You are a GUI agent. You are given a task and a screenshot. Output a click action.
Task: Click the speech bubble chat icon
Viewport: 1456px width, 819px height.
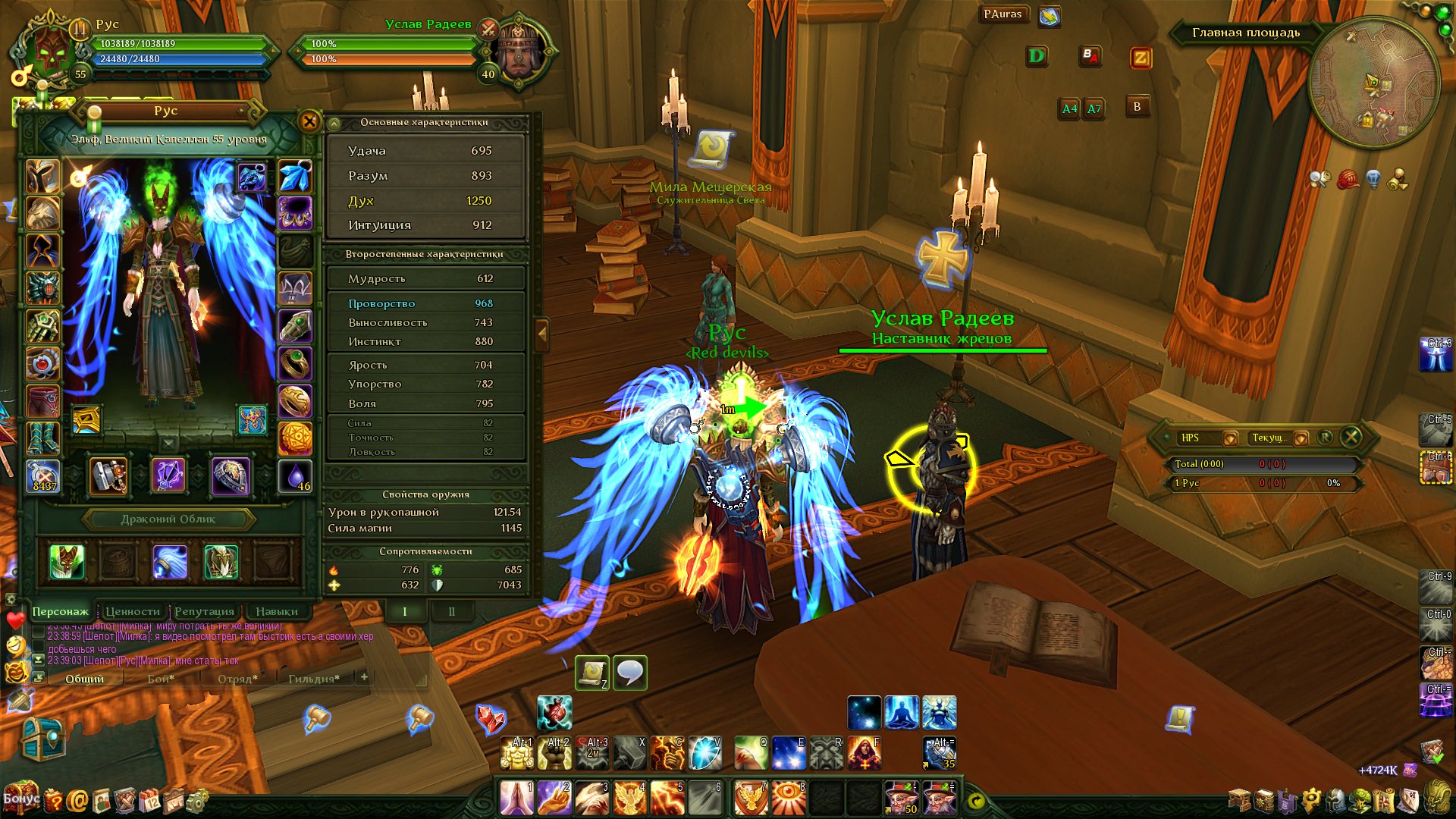click(x=630, y=673)
